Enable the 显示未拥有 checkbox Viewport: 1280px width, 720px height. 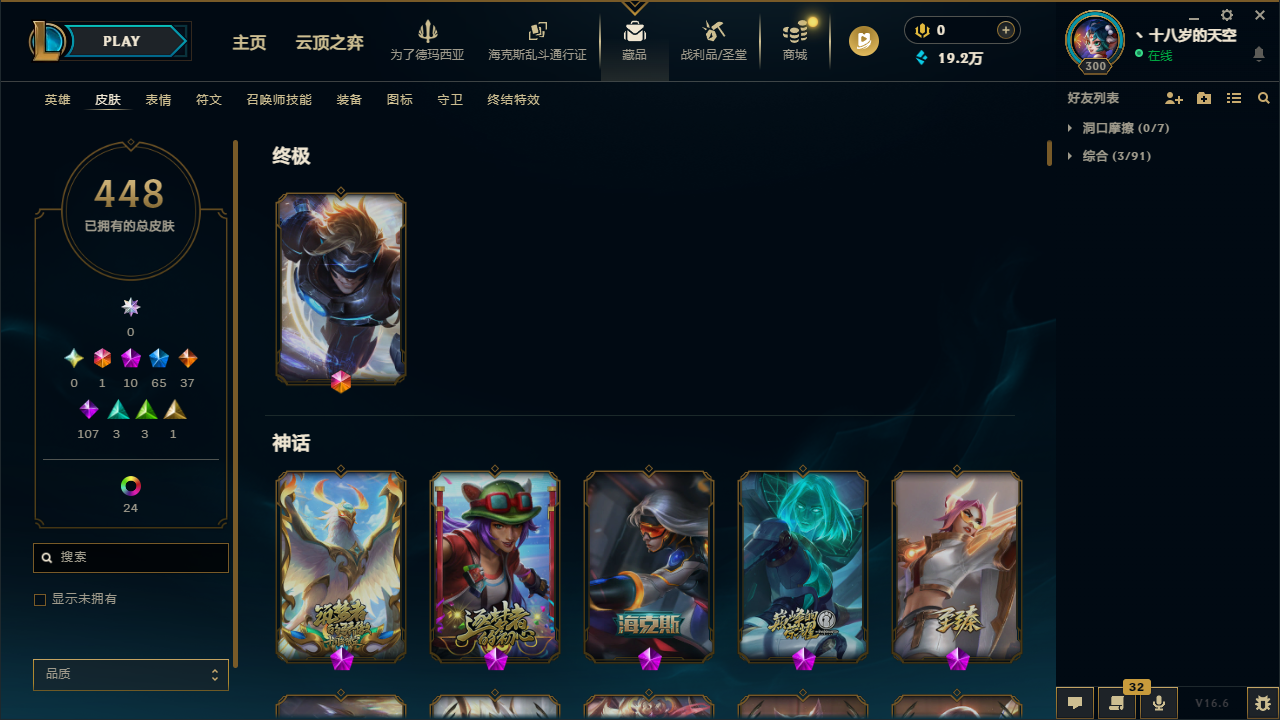40,599
